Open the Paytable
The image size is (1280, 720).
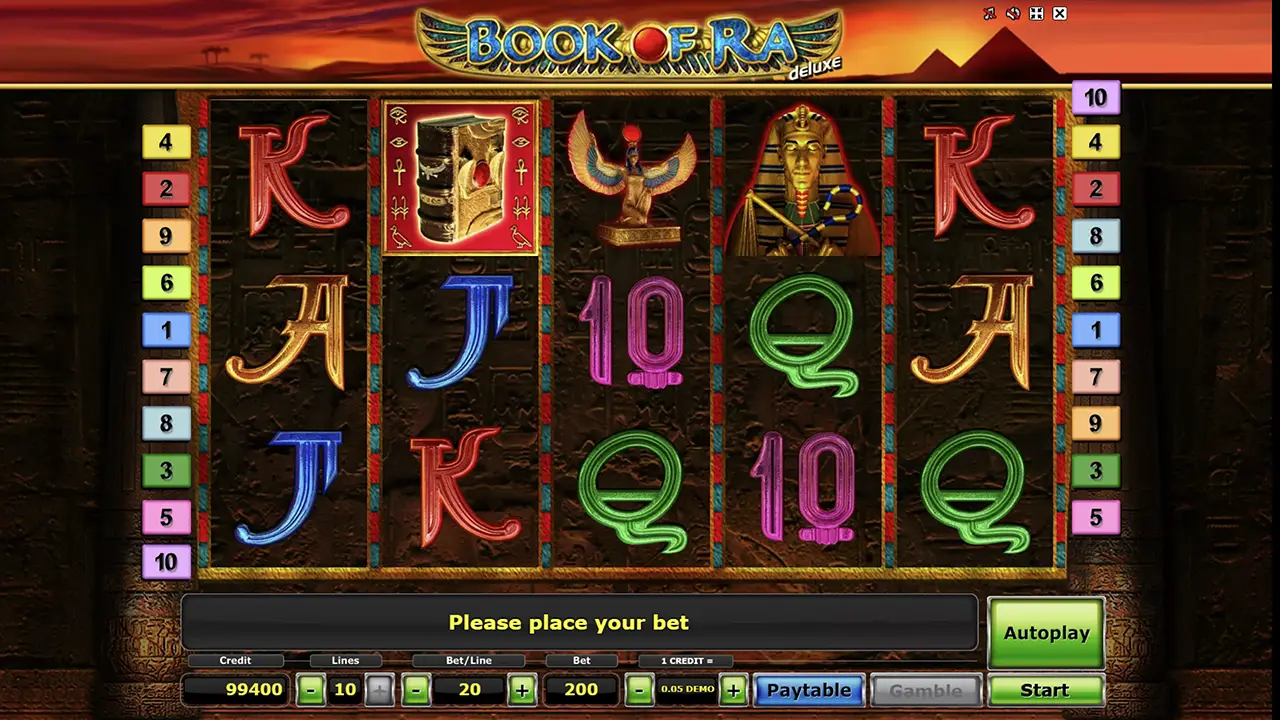(x=808, y=690)
